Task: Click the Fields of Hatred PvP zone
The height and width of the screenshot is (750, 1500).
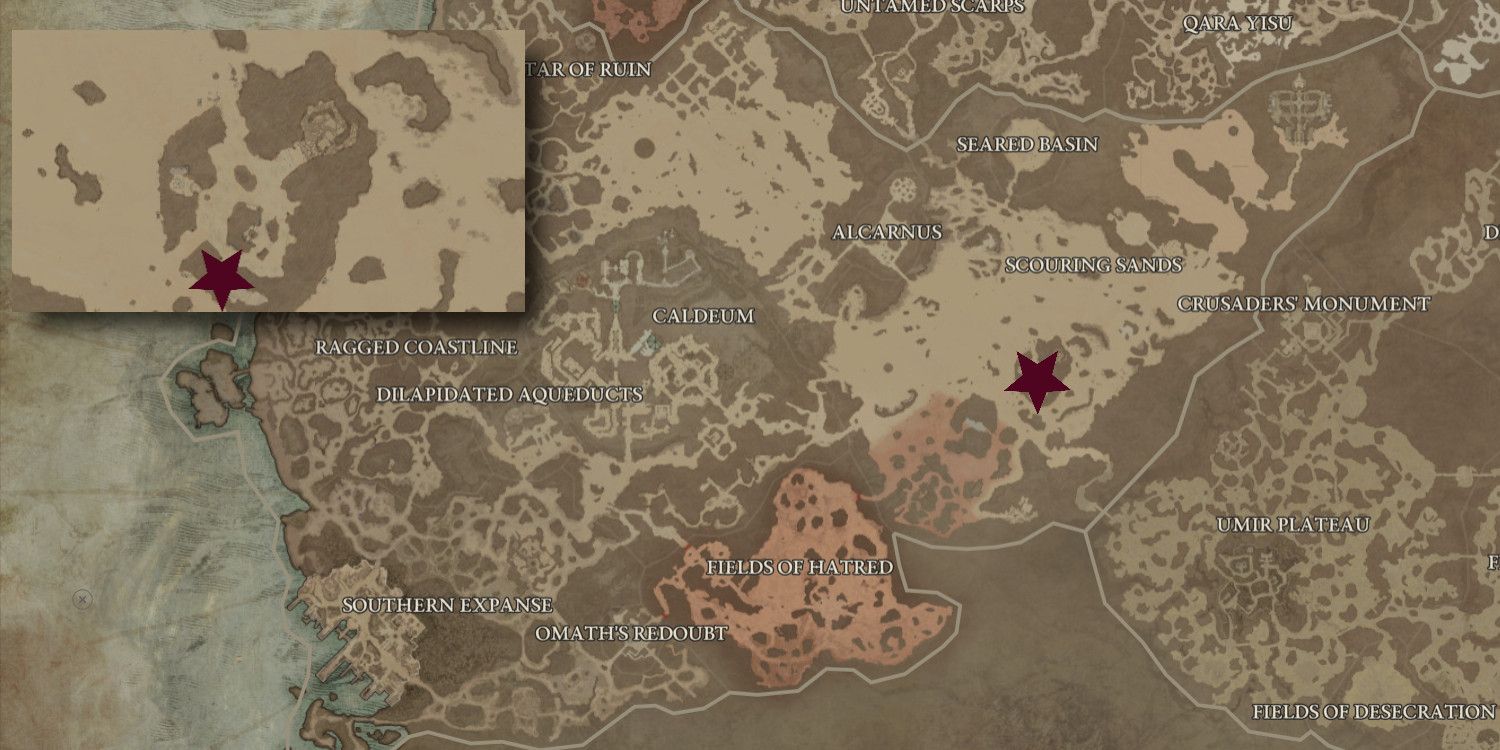Action: [800, 566]
